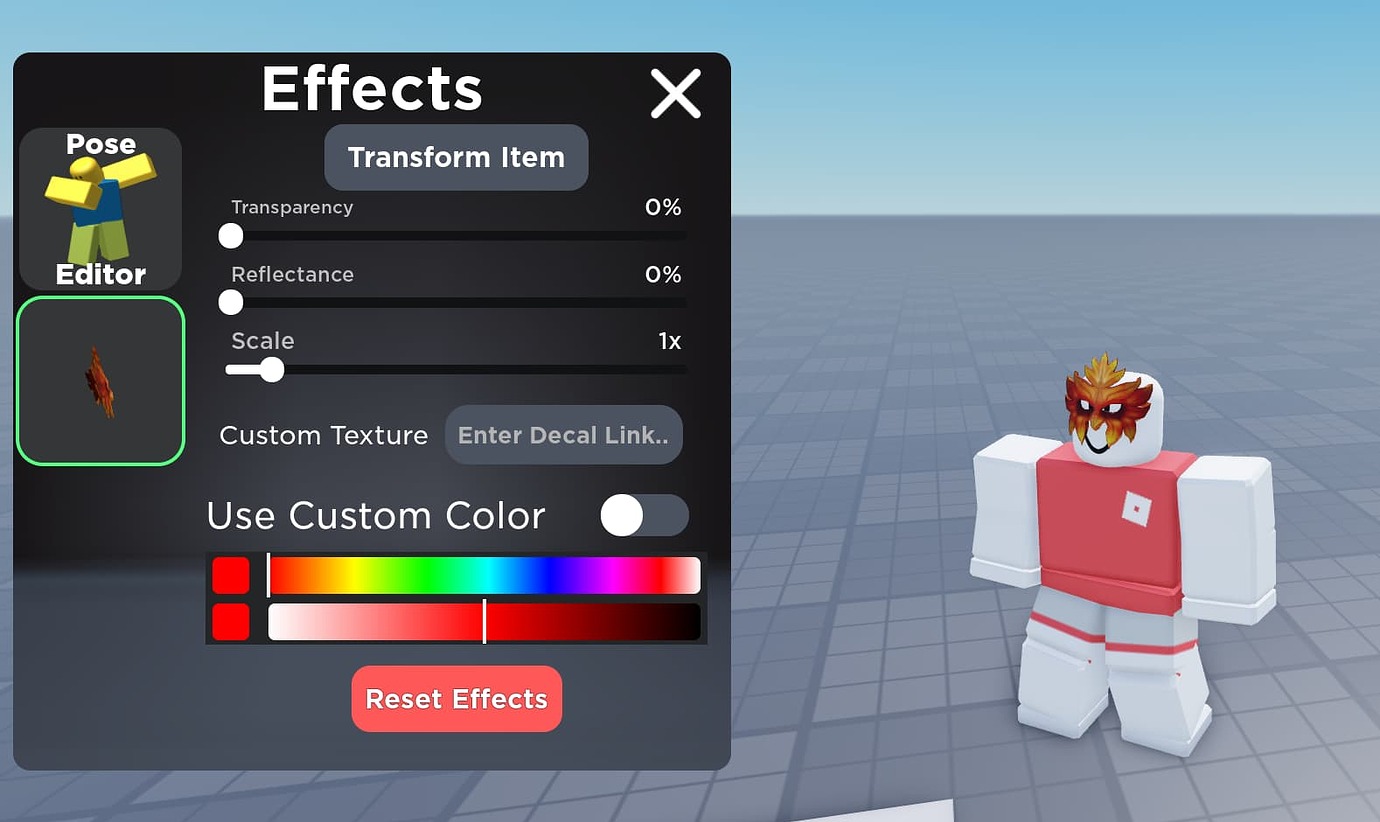Click the Transparency slider handle

(230, 236)
